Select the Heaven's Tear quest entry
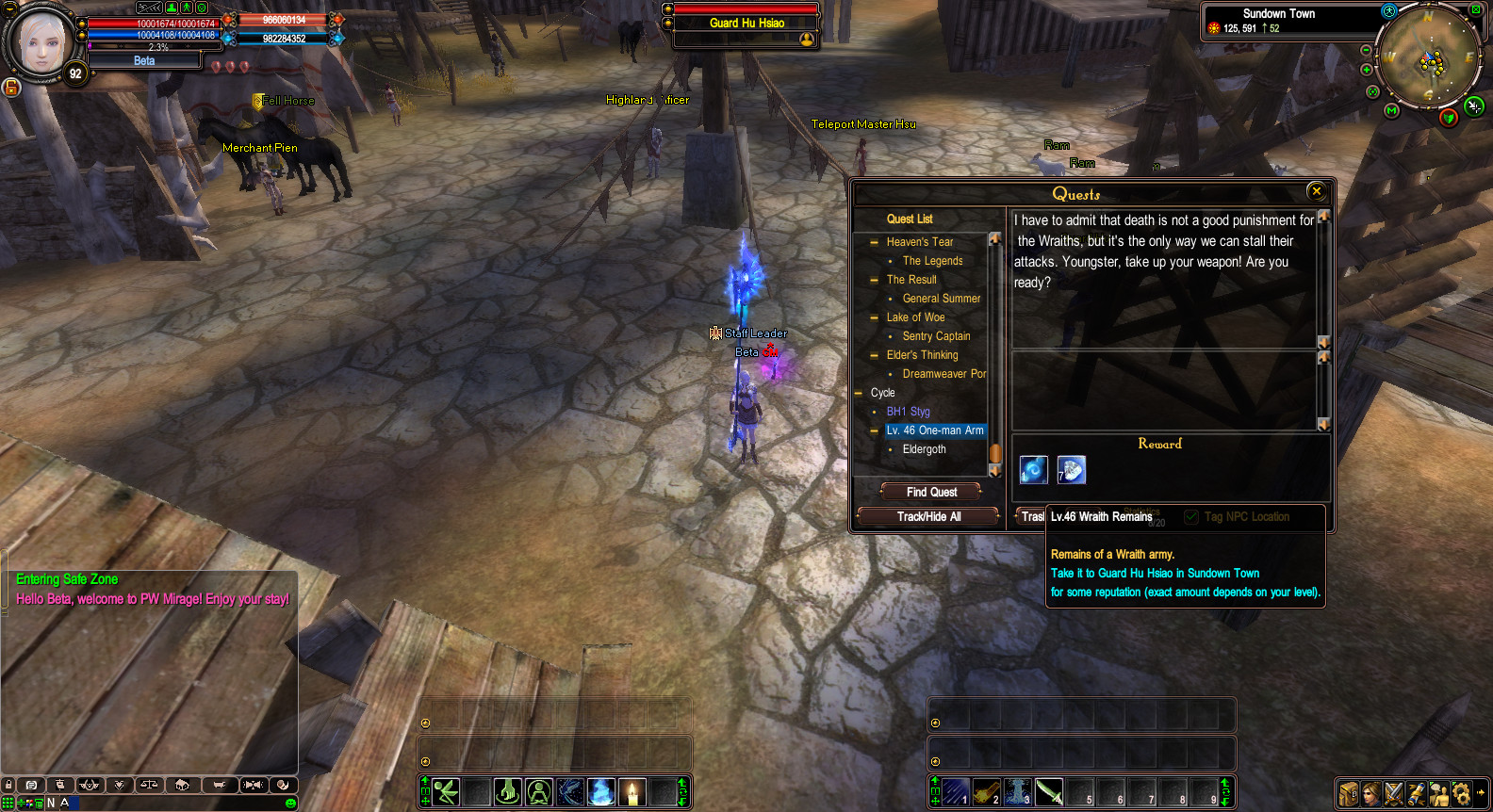 point(919,242)
